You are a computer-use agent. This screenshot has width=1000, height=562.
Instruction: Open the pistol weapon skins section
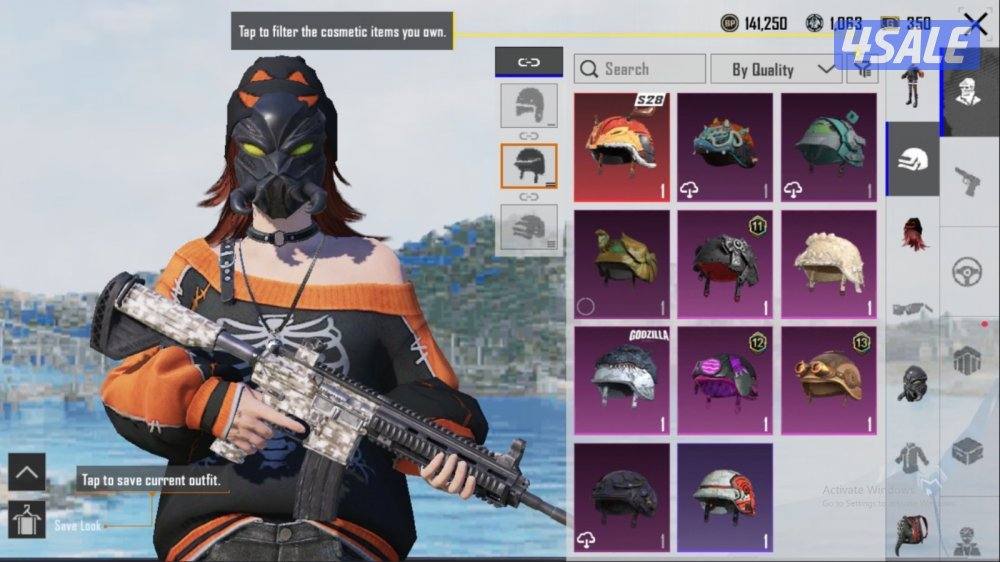(x=967, y=180)
